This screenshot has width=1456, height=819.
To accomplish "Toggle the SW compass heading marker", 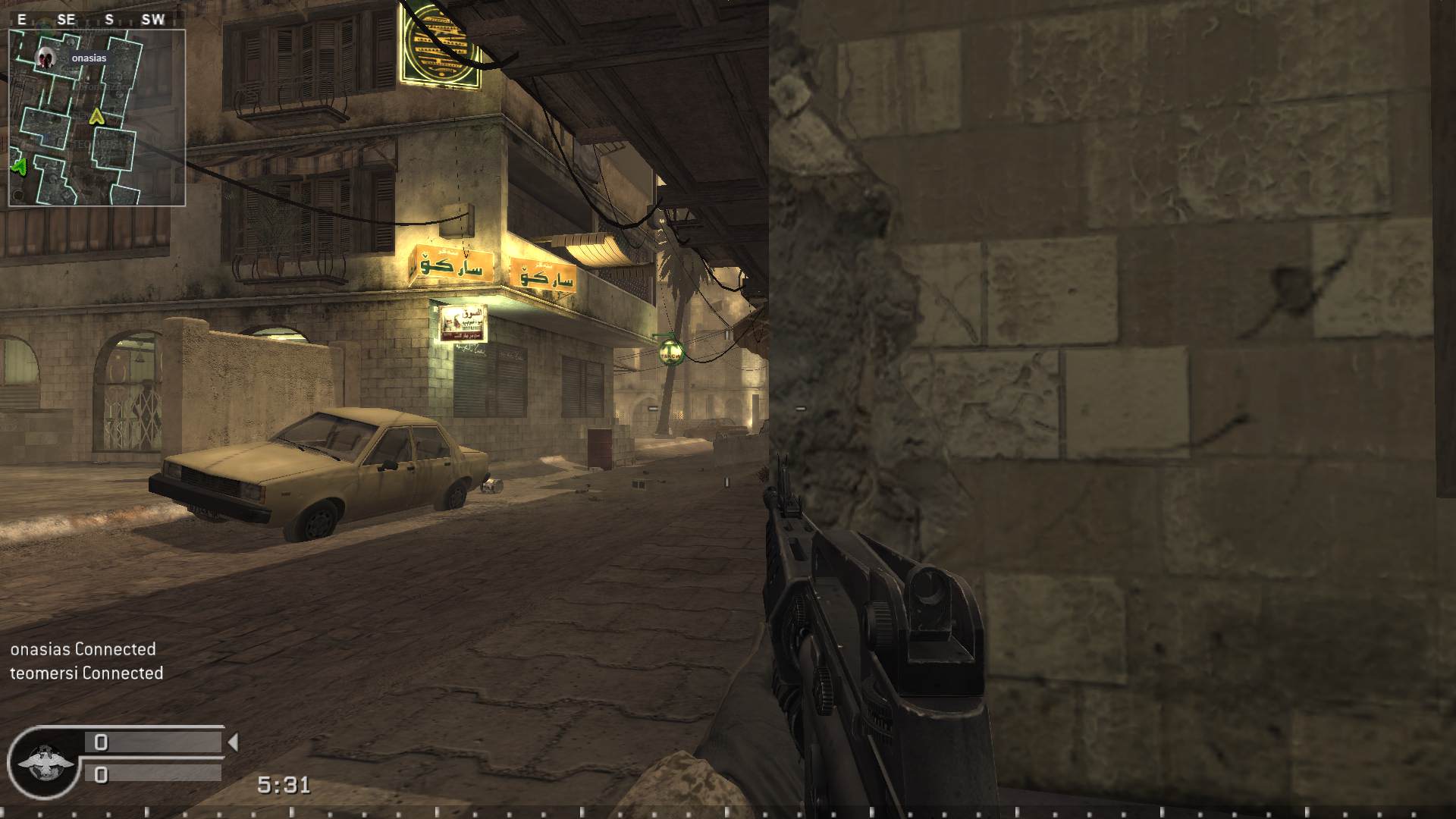I will click(x=151, y=20).
